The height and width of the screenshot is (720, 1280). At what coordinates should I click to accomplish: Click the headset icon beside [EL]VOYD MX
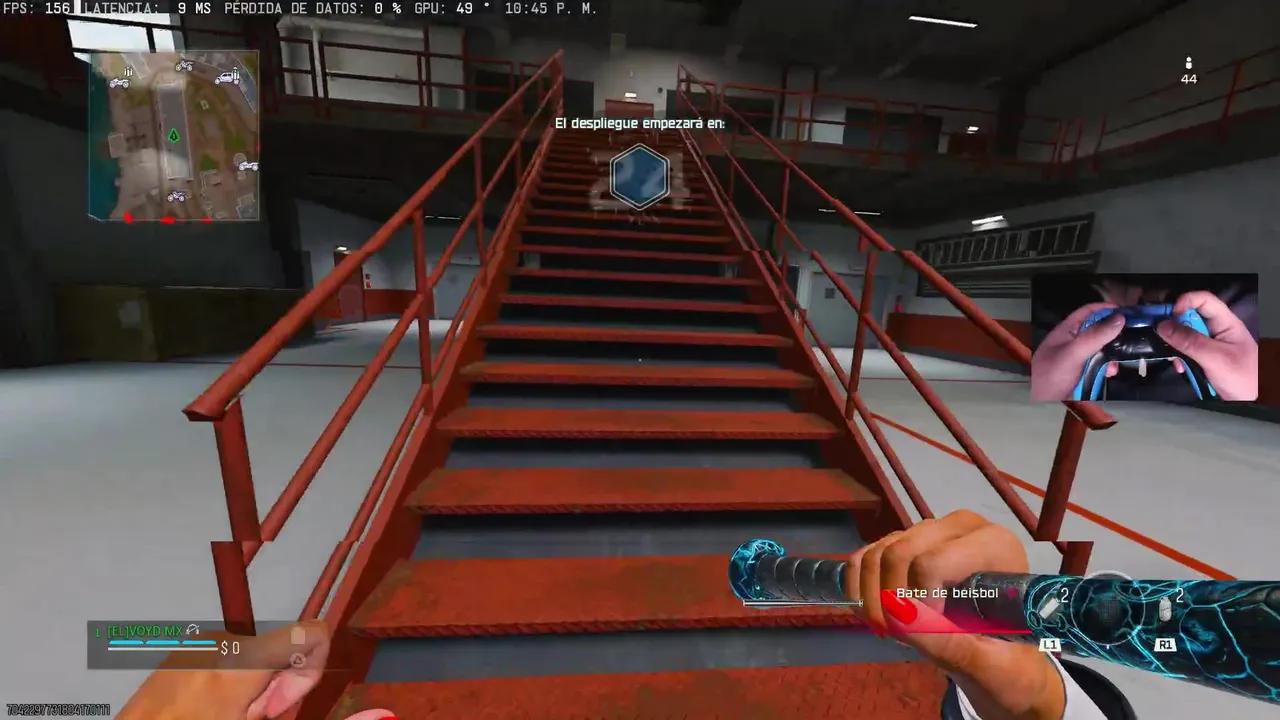pyautogui.click(x=193, y=631)
